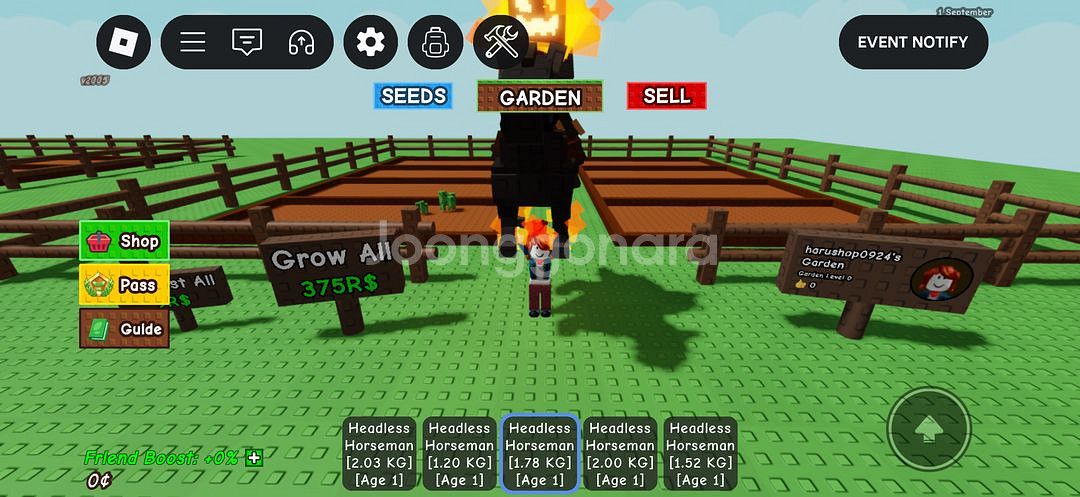Equip the 1.52 KG Headless Horseman
This screenshot has width=1080, height=497.
[x=700, y=454]
